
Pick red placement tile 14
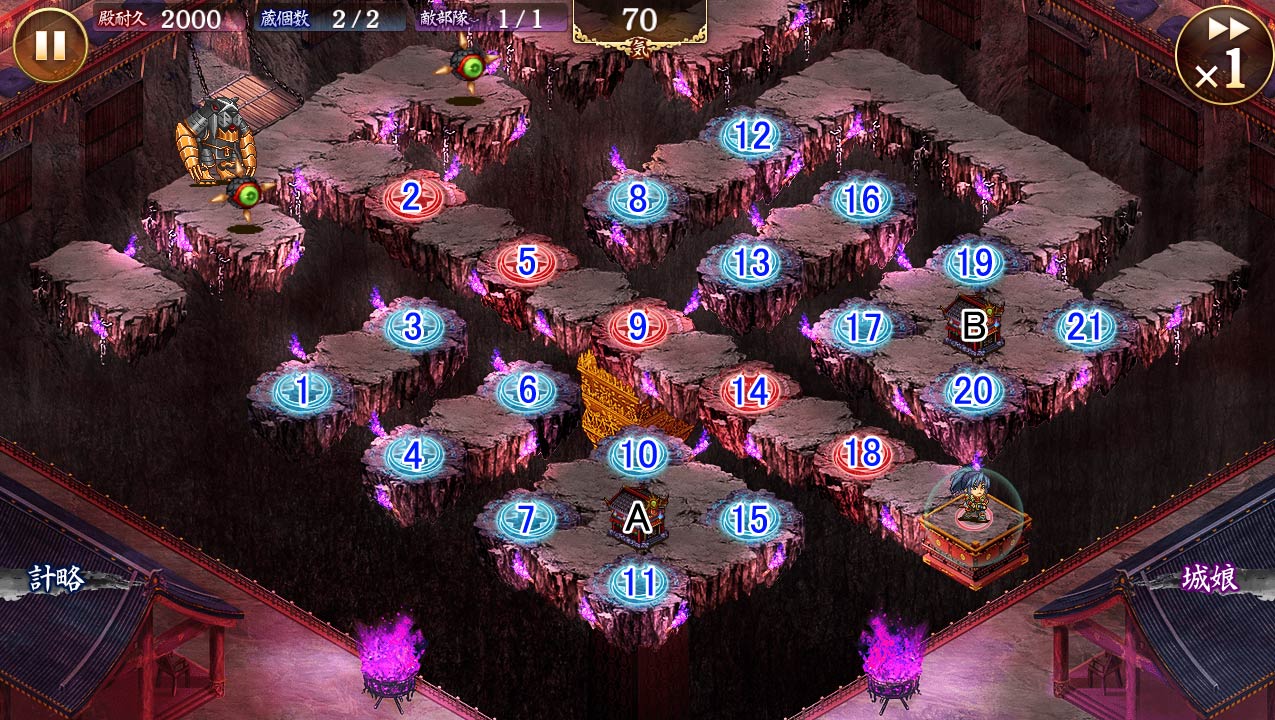point(750,391)
